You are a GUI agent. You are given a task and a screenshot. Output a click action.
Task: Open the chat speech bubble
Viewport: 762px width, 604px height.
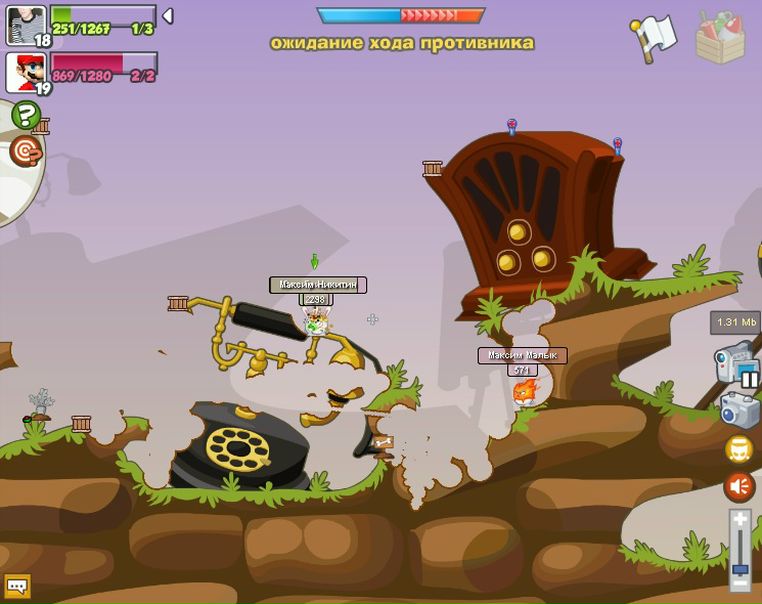click(x=17, y=585)
